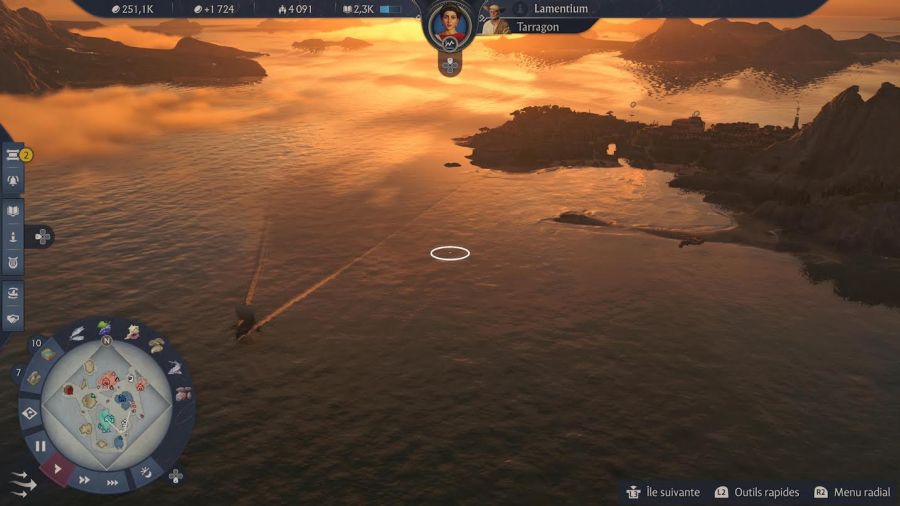The width and height of the screenshot is (900, 506).
Task: Open the notifications list with badge 2
Action: tap(14, 155)
